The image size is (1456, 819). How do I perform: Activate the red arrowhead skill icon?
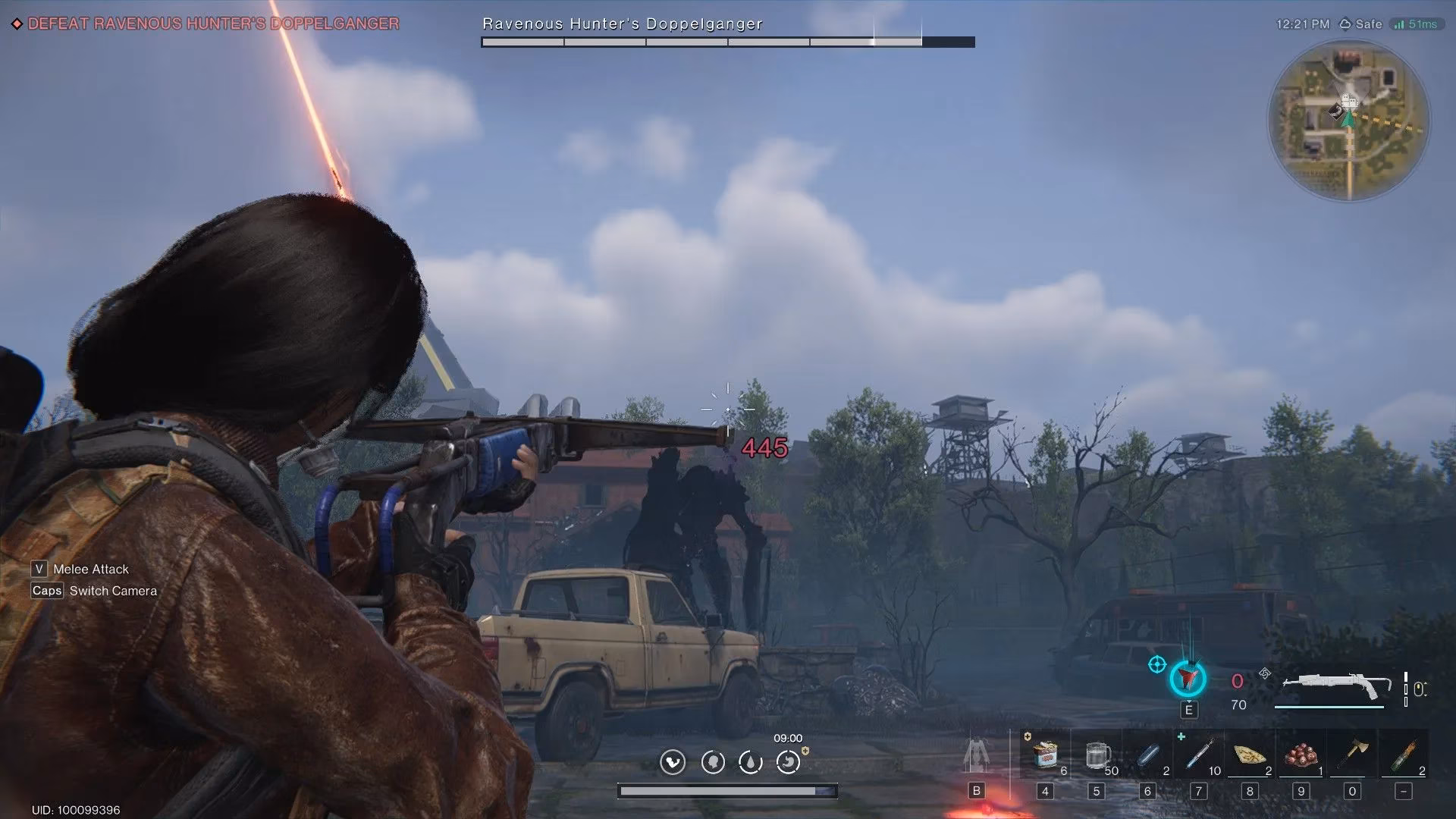tap(1188, 678)
